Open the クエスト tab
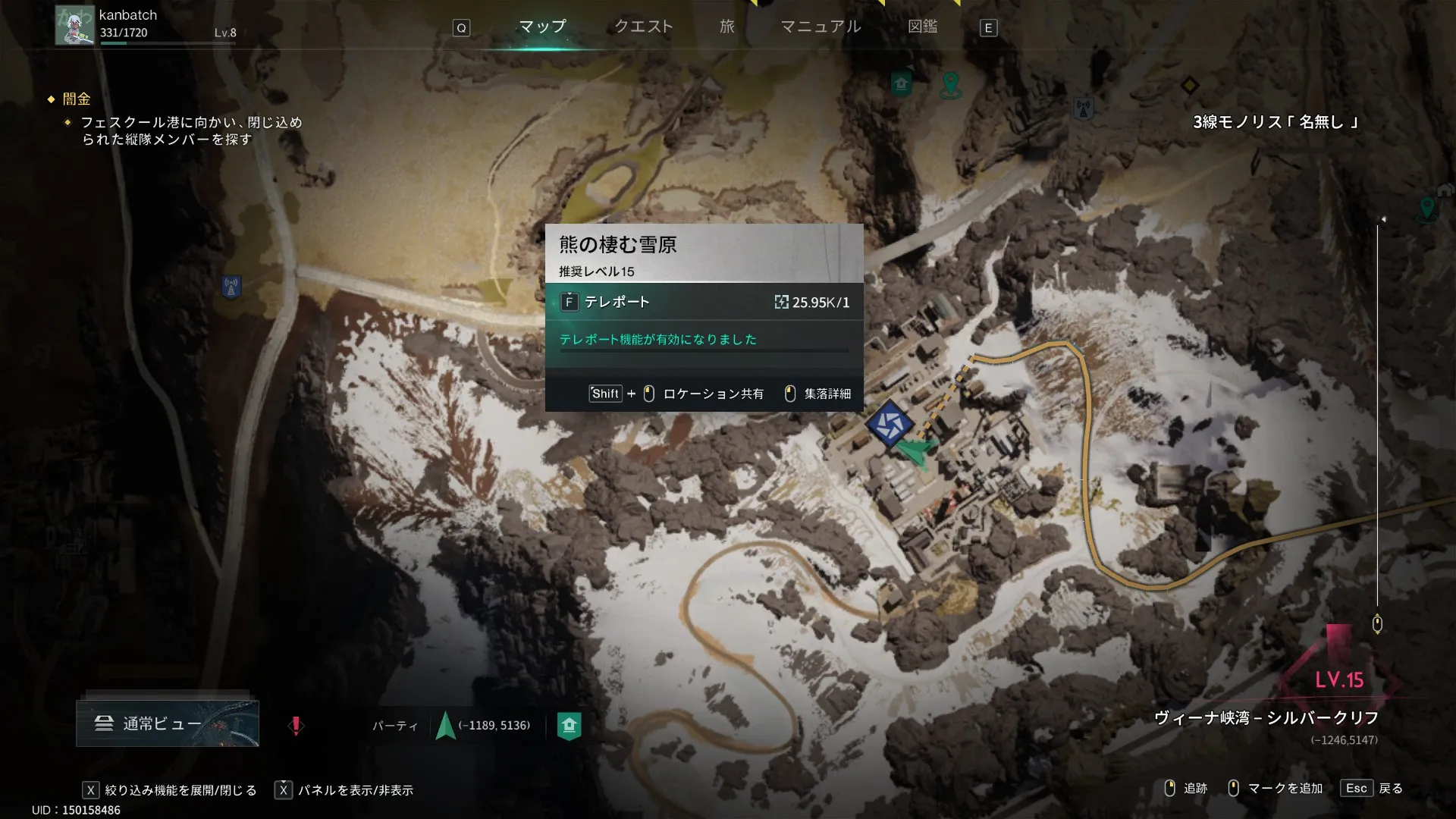 click(x=643, y=27)
